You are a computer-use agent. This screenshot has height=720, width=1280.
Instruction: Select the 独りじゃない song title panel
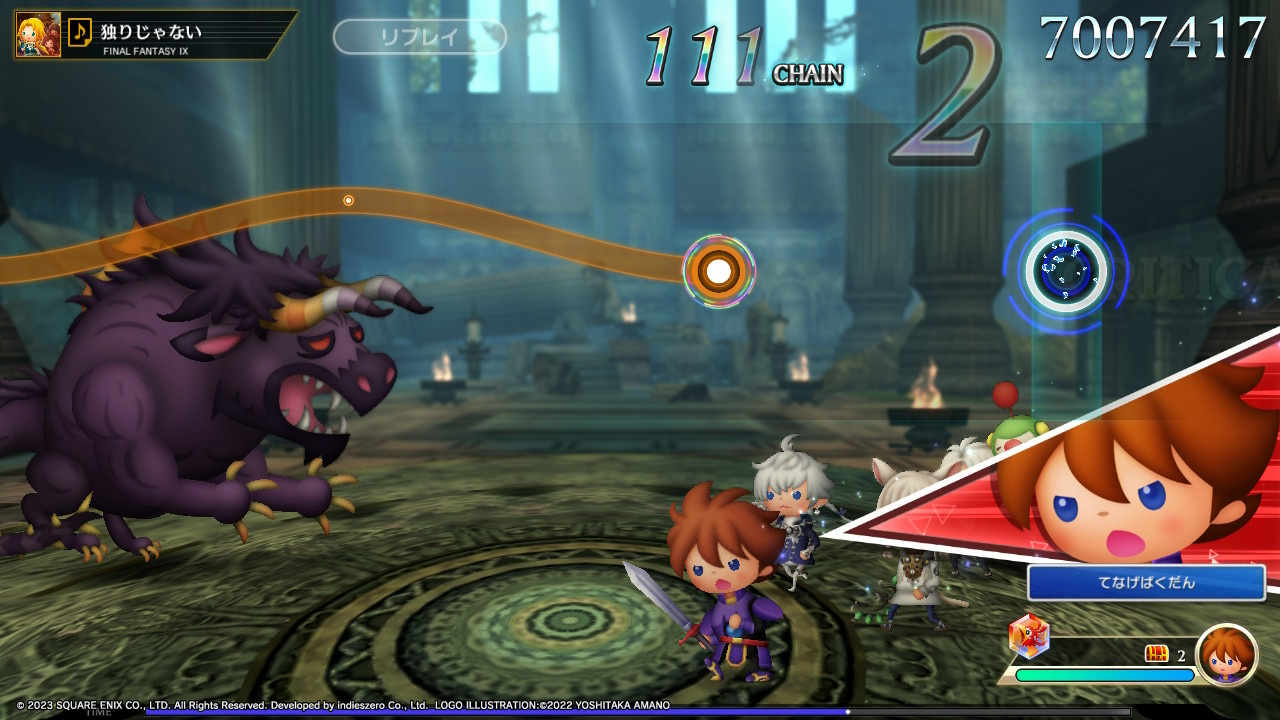(180, 35)
